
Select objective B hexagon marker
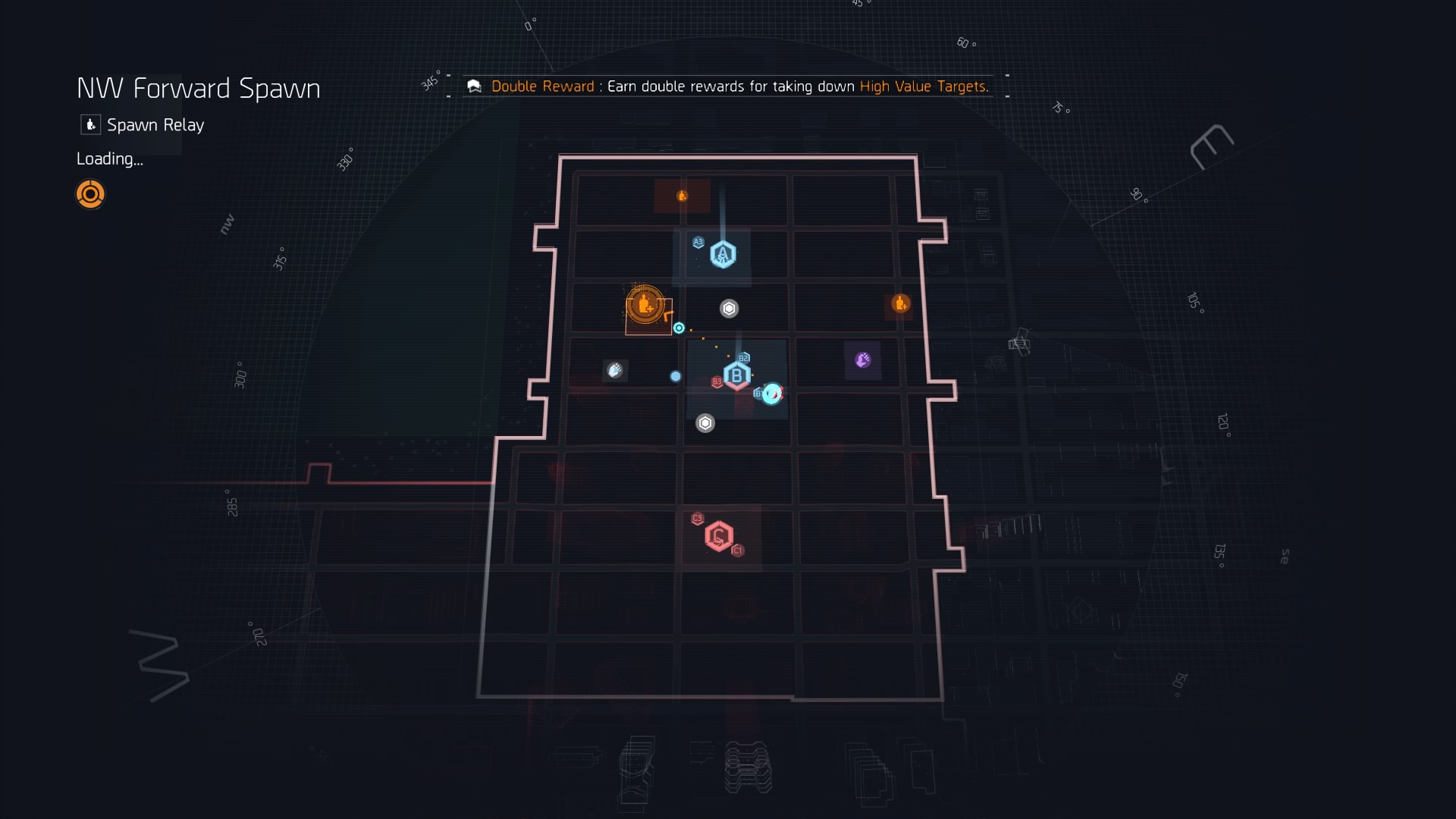coord(736,375)
